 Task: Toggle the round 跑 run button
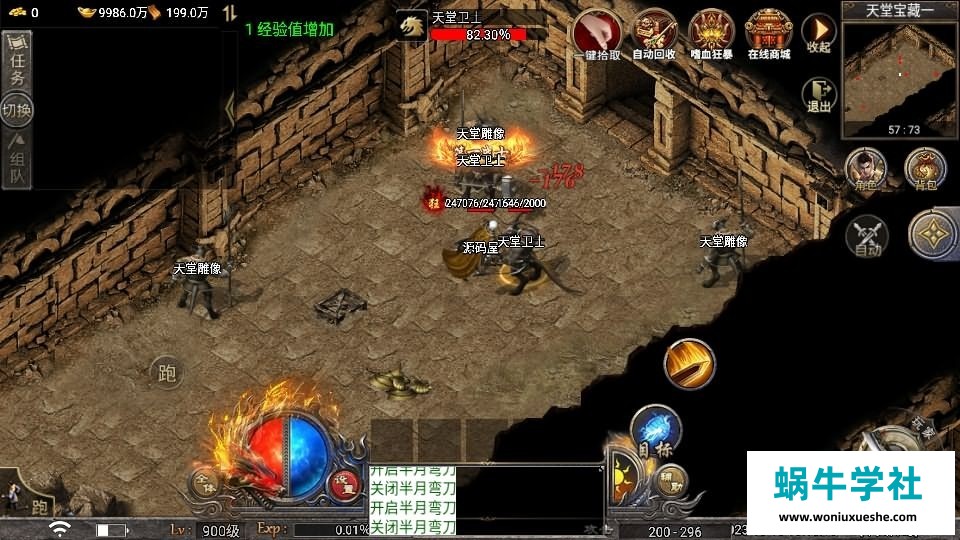167,374
